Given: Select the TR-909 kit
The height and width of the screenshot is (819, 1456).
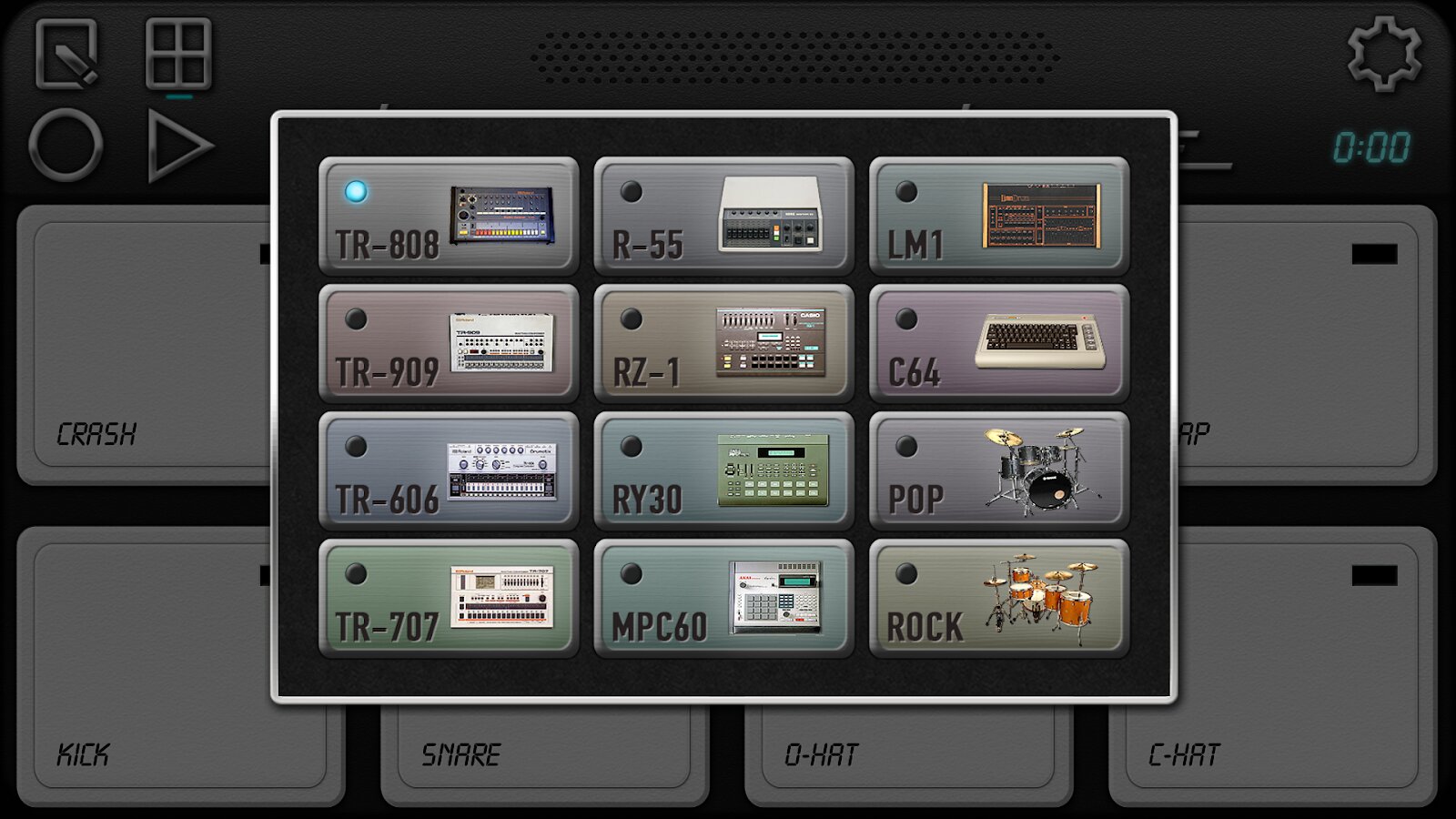Looking at the screenshot, I should (x=448, y=344).
